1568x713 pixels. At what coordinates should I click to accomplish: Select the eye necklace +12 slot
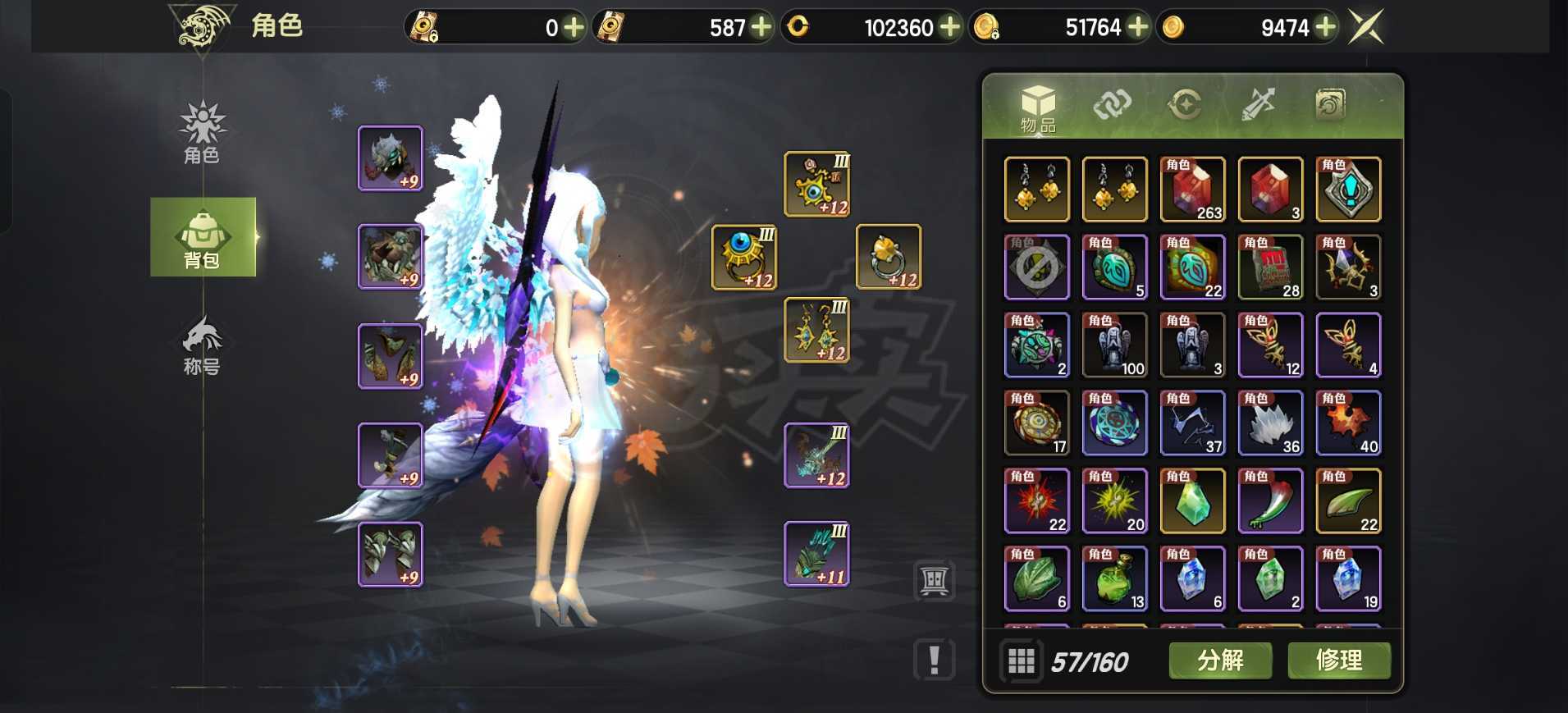point(817,184)
